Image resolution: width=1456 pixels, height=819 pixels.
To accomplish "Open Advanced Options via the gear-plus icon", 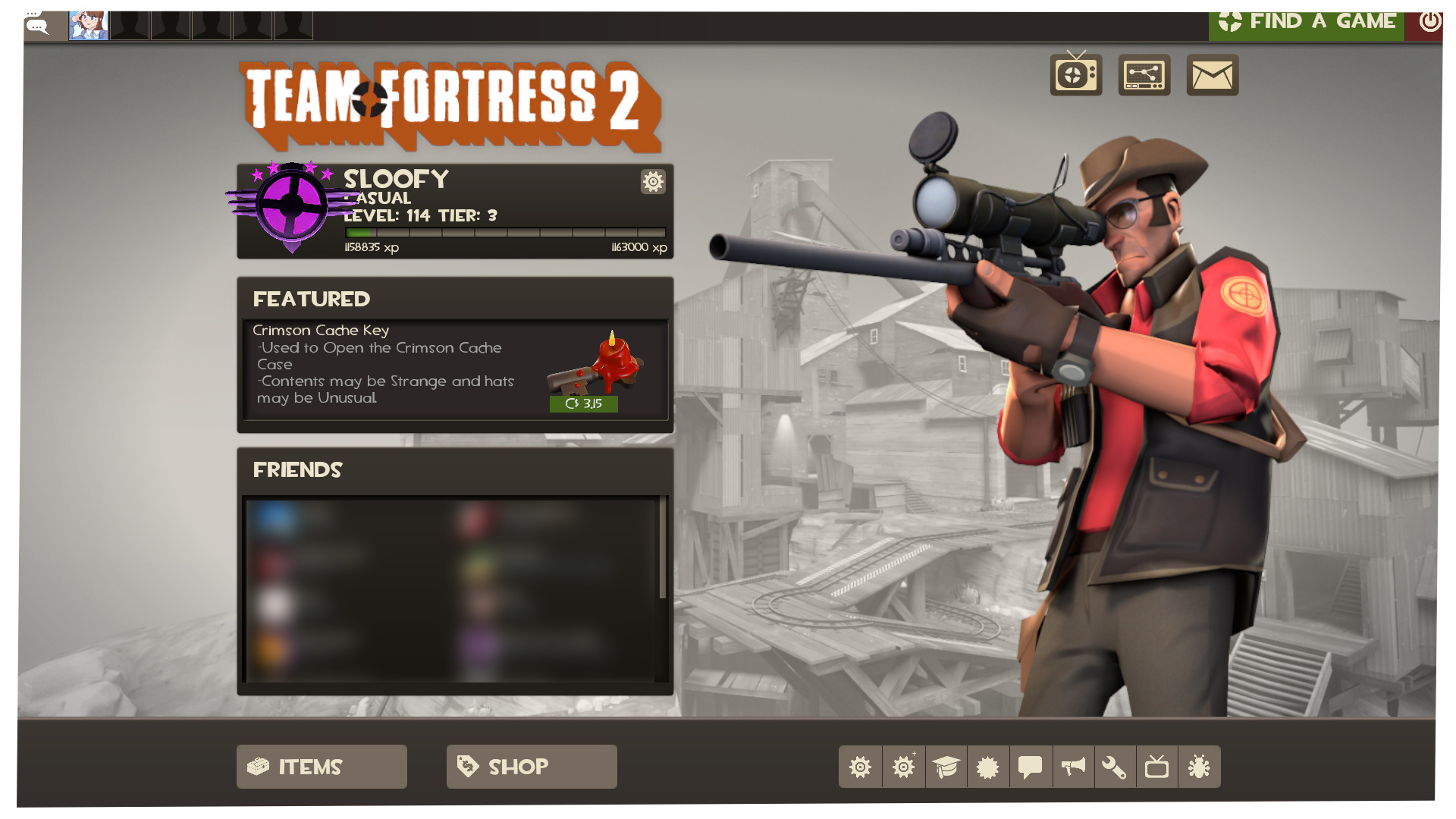I will point(903,767).
